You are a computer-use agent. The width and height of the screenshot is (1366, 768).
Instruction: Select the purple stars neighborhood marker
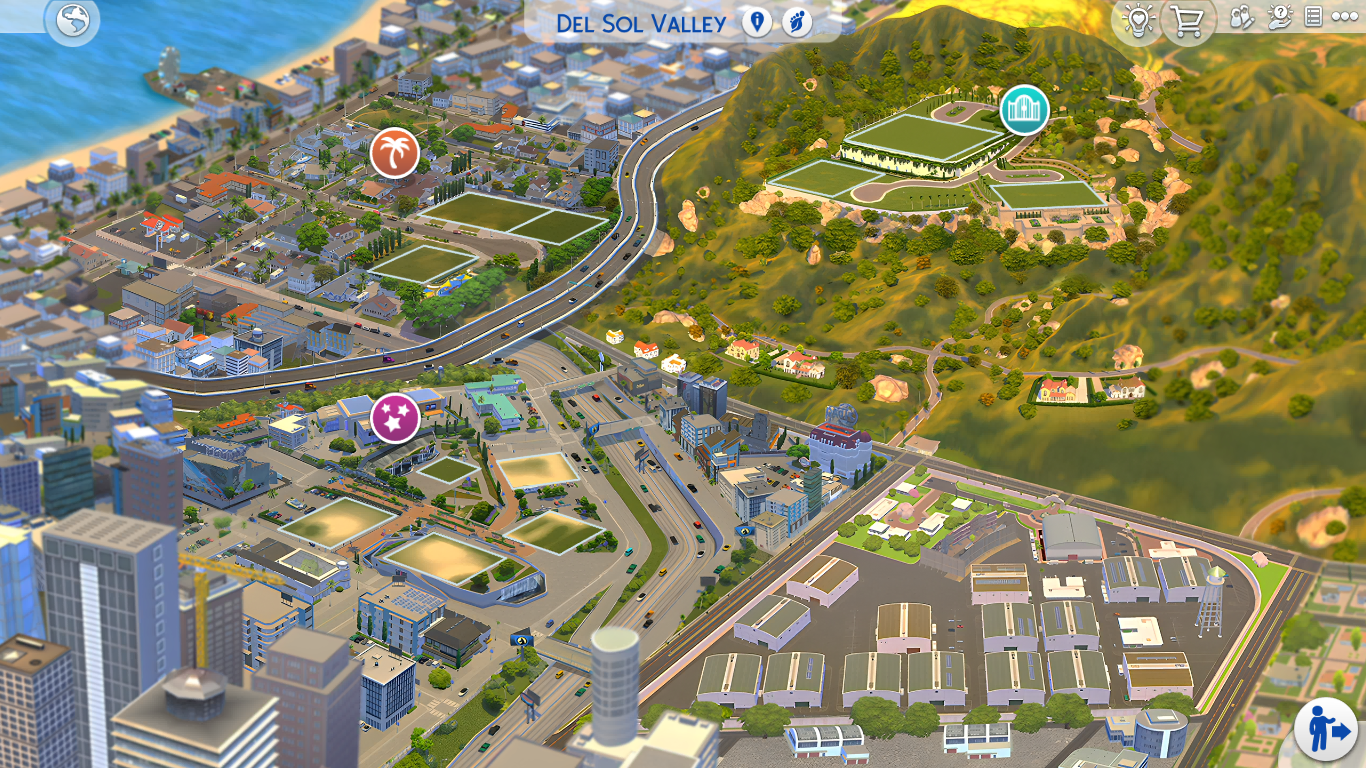tap(395, 418)
